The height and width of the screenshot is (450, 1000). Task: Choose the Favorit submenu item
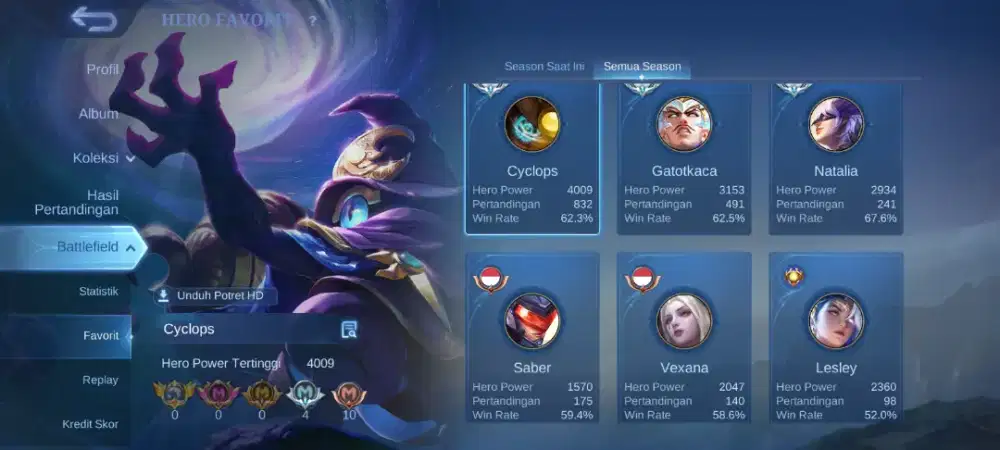point(100,336)
